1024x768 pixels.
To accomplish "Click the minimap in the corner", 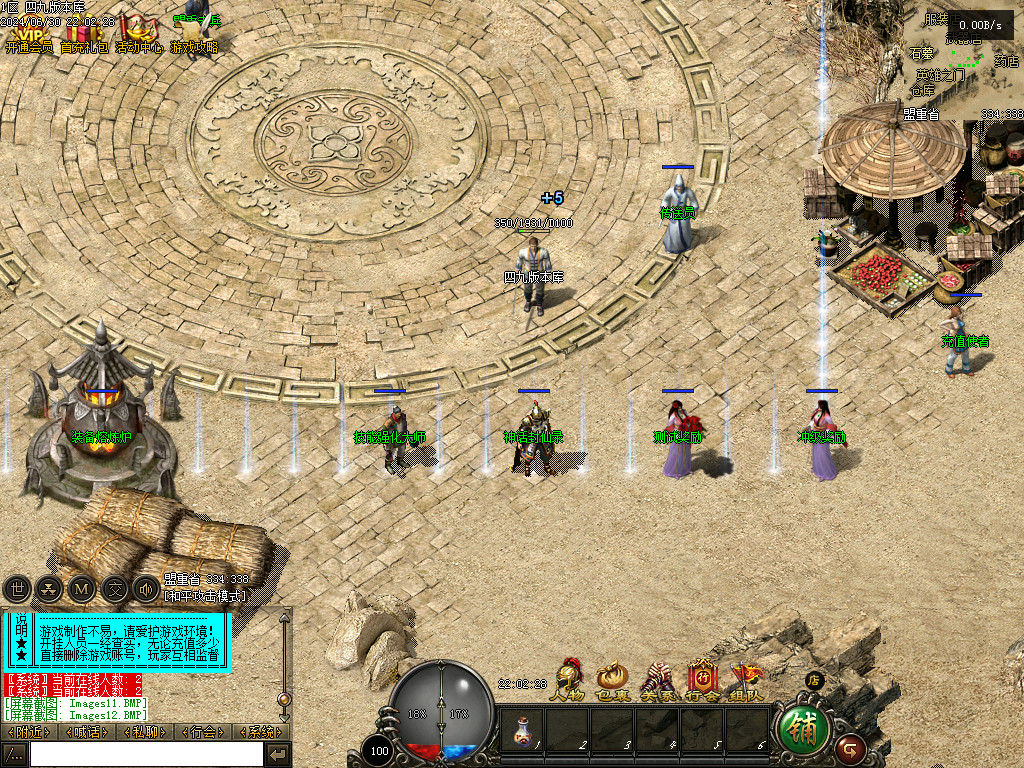I will pos(962,60).
